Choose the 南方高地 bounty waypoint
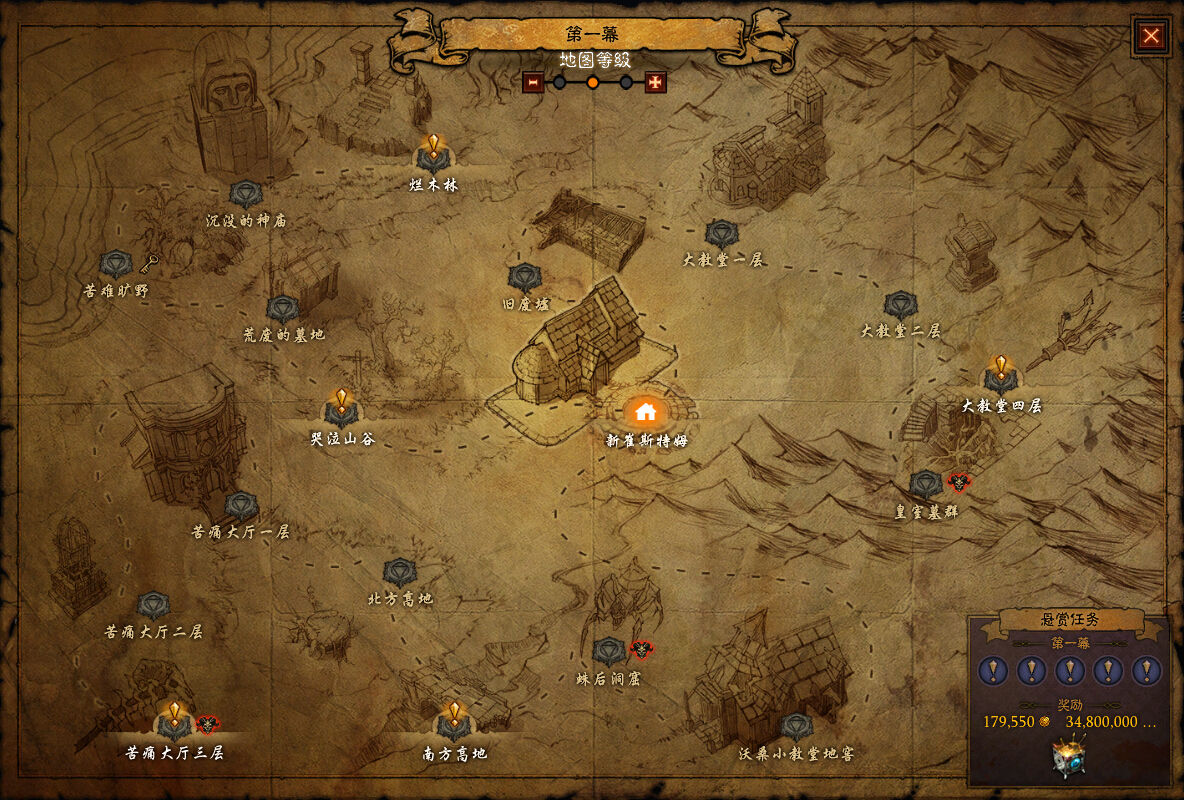Screen dimensions: 1184x800 click(454, 724)
